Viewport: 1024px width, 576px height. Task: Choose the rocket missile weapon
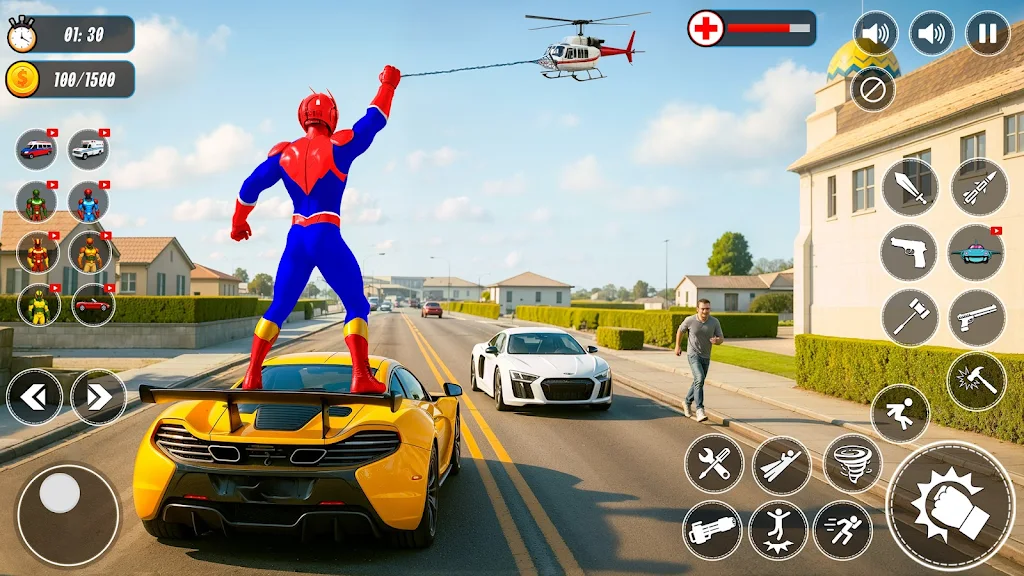tap(977, 187)
